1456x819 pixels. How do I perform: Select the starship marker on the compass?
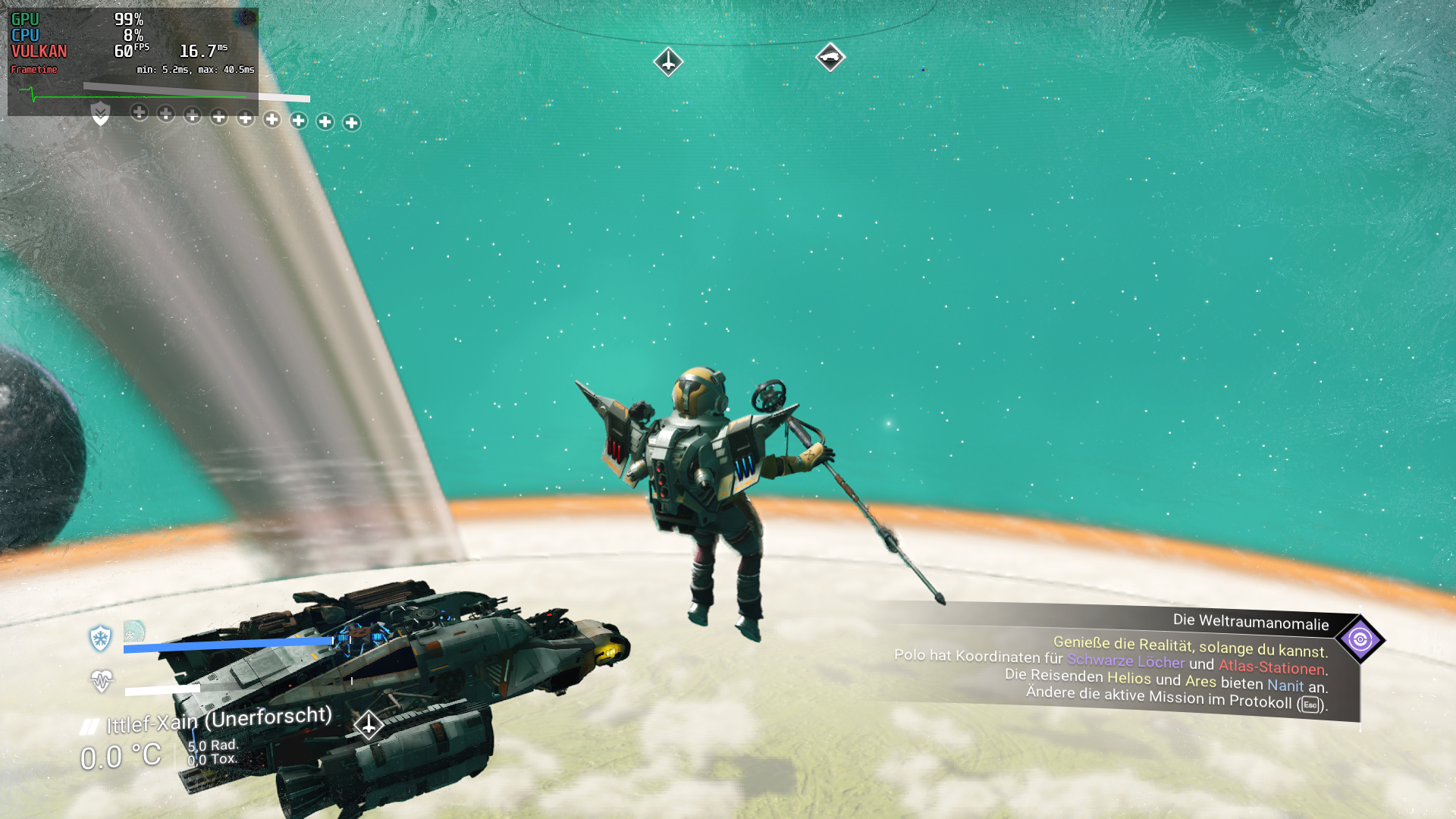click(668, 61)
